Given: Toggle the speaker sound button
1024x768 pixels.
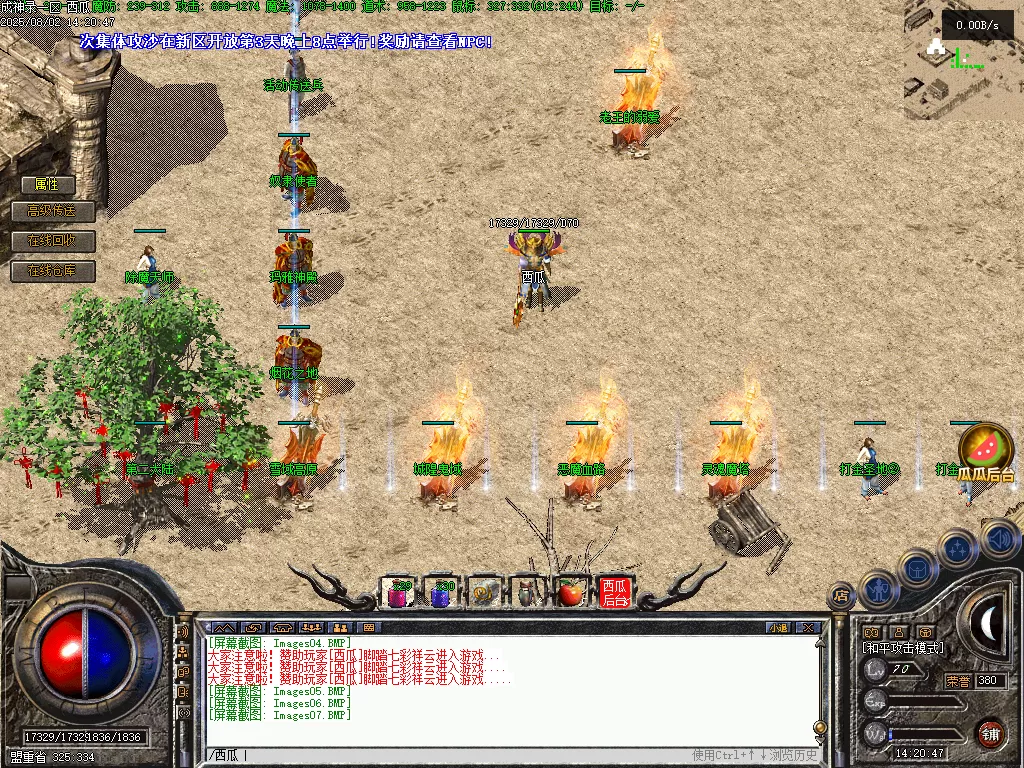Looking at the screenshot, I should [1001, 539].
